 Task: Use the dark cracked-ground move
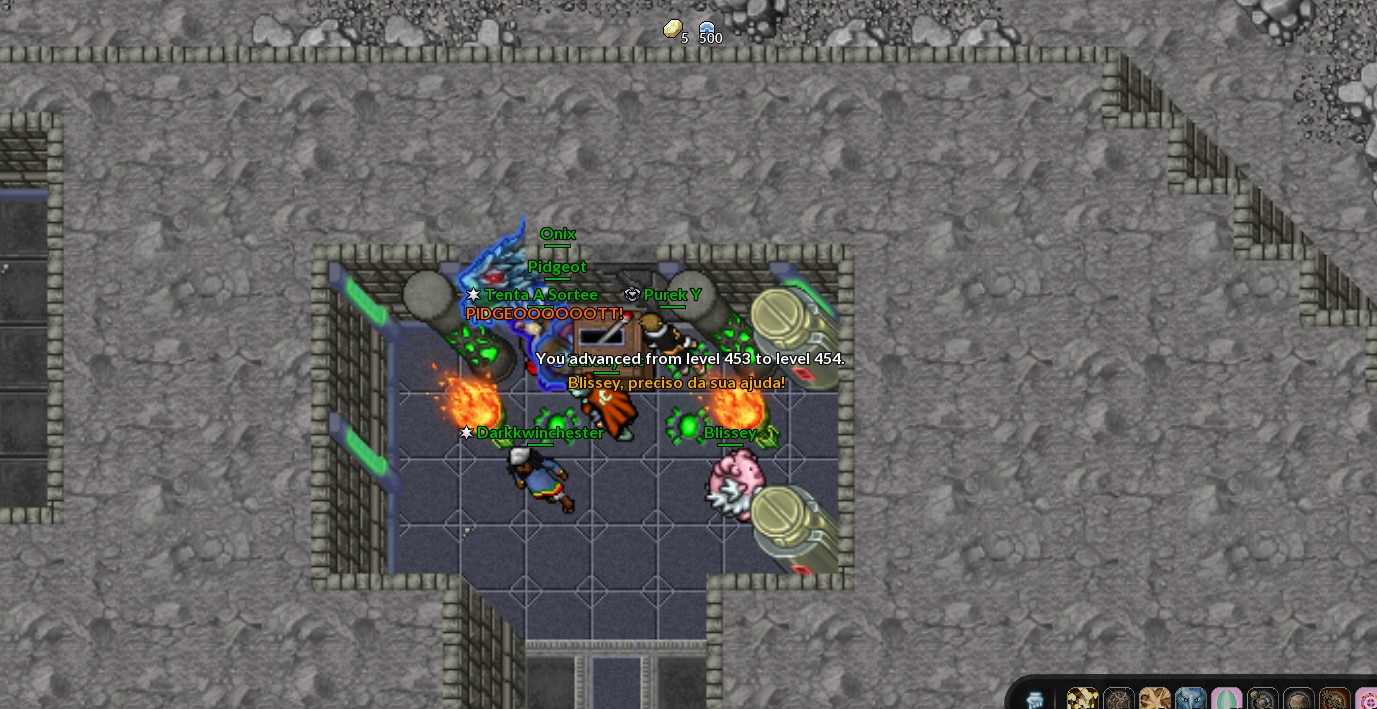1118,699
